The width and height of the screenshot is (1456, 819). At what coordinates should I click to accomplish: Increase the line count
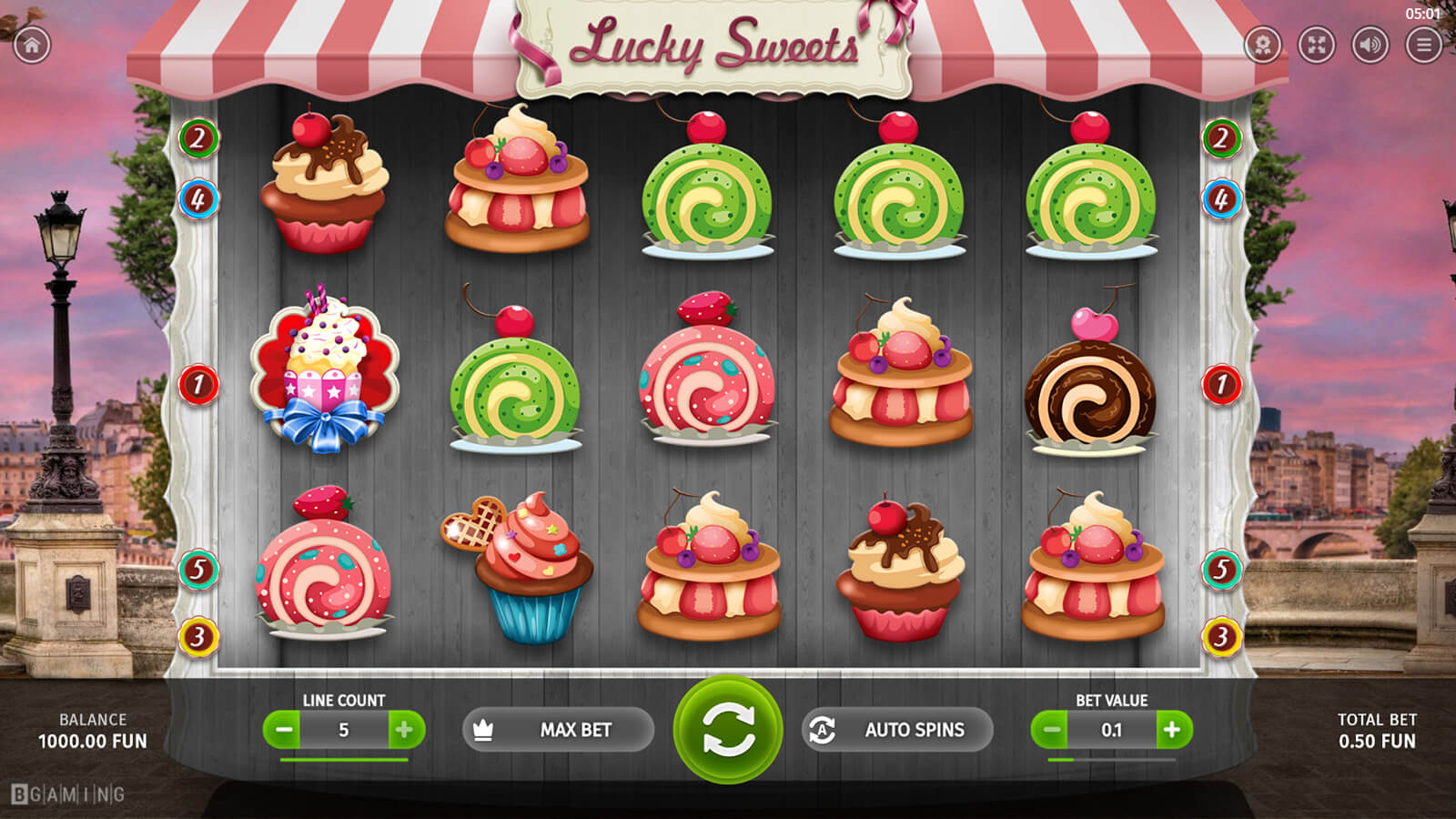tap(405, 730)
